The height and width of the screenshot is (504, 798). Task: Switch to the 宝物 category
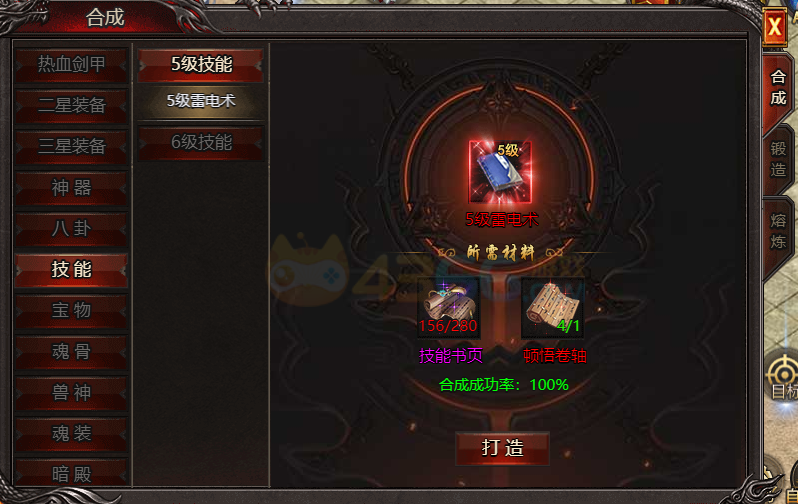click(x=71, y=310)
